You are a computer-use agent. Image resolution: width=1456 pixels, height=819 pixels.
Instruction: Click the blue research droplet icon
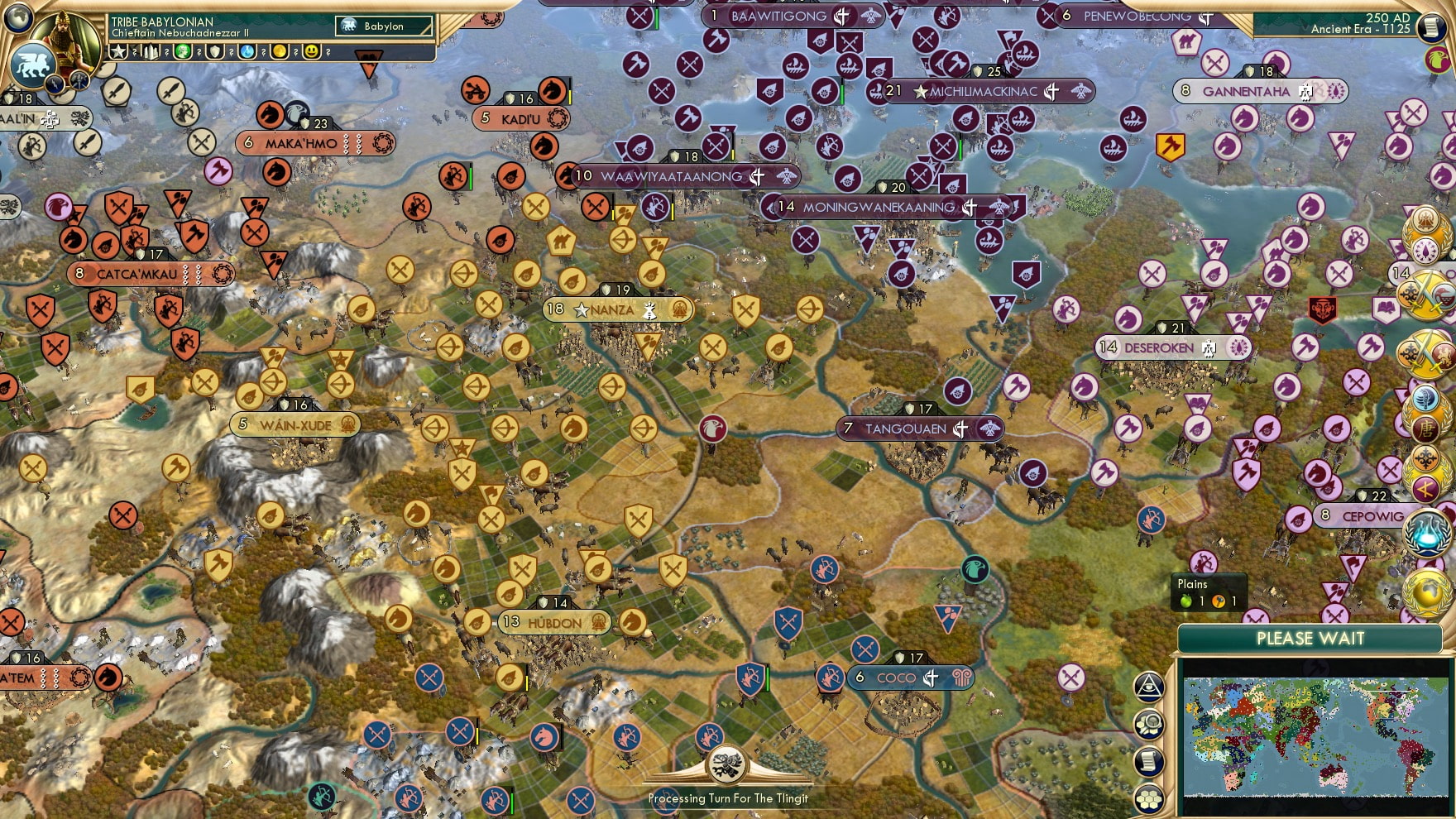pos(246,52)
